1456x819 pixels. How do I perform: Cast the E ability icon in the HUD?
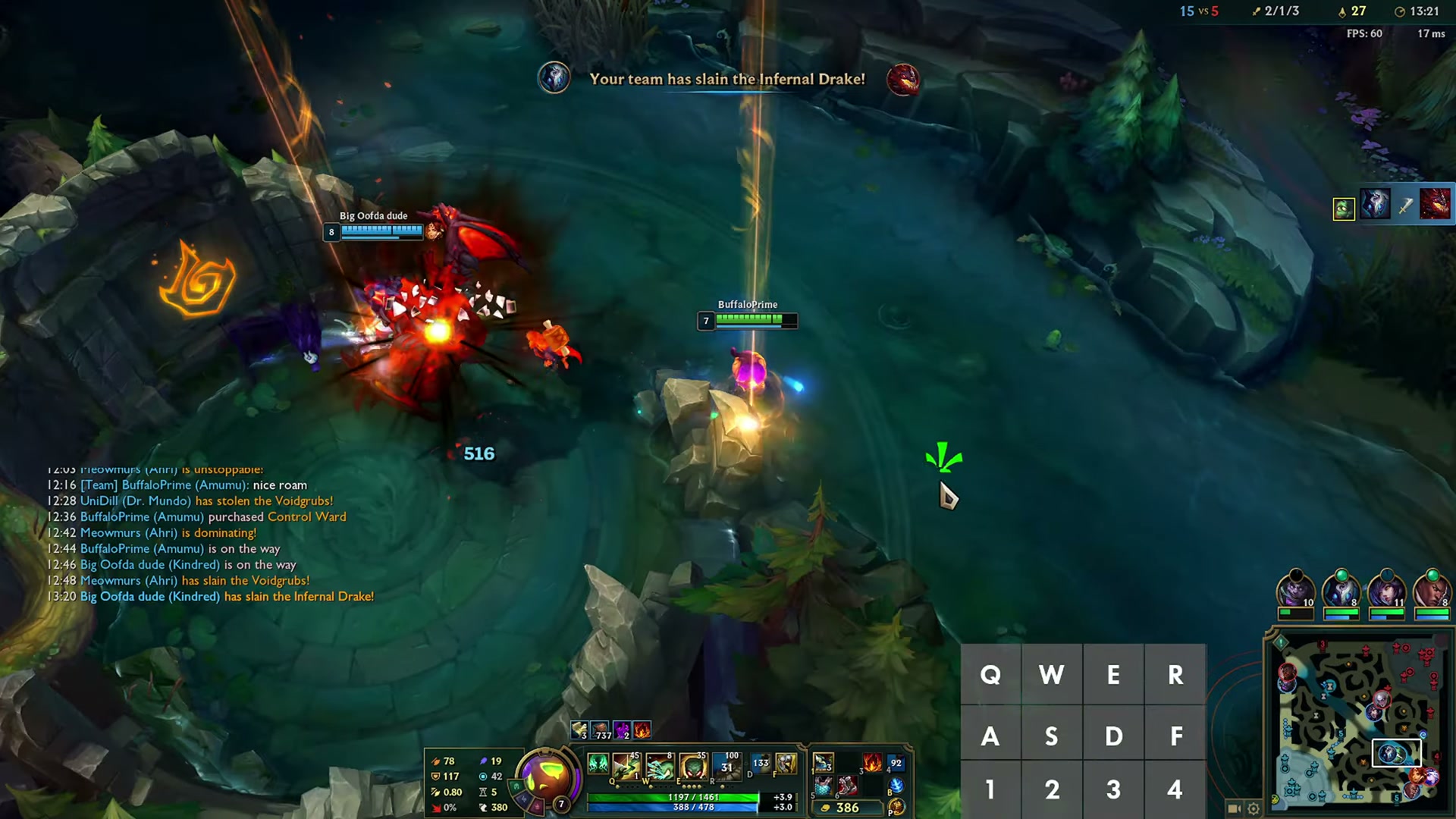pyautogui.click(x=693, y=766)
